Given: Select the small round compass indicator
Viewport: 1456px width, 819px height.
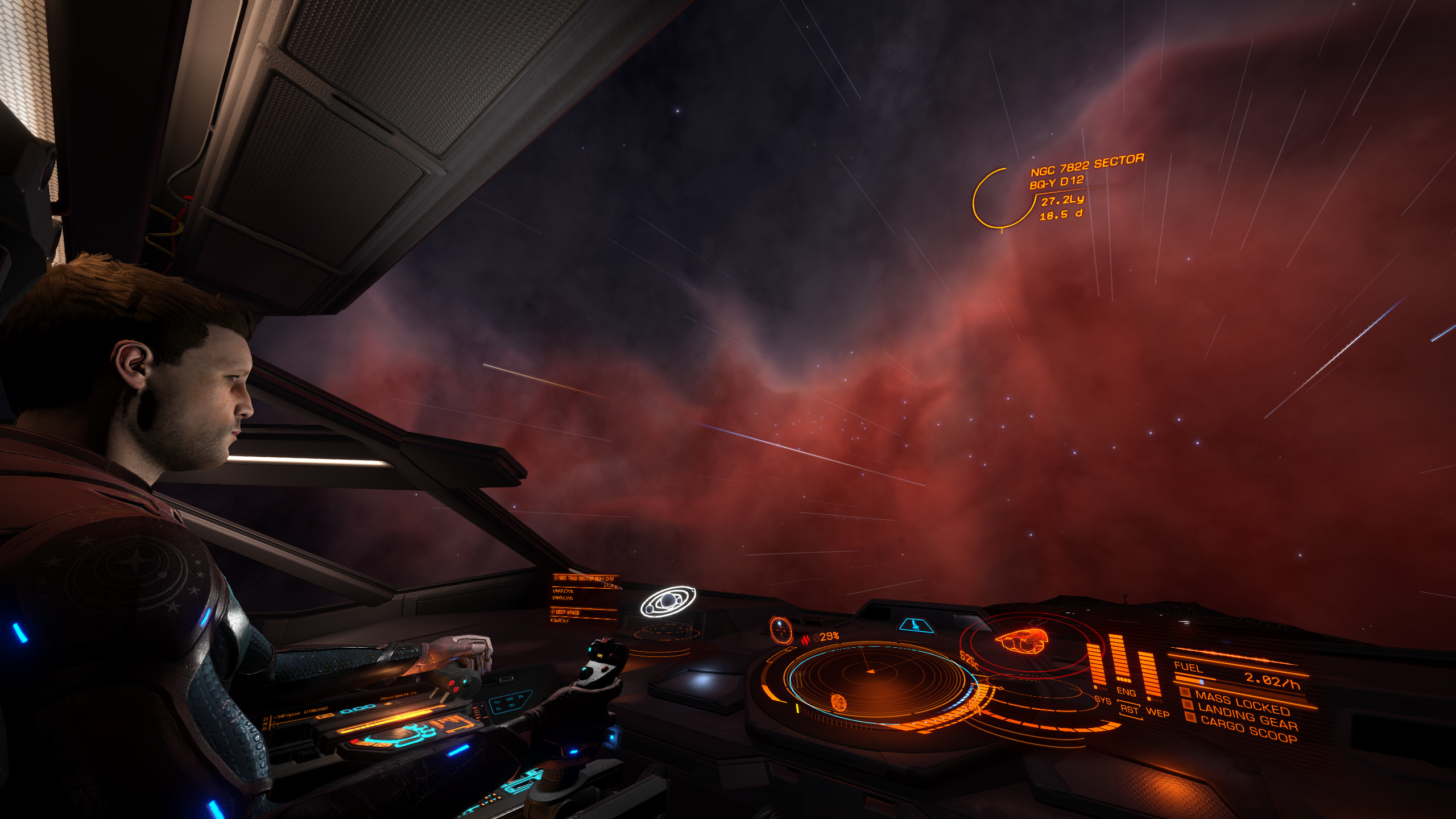Looking at the screenshot, I should point(780,630).
